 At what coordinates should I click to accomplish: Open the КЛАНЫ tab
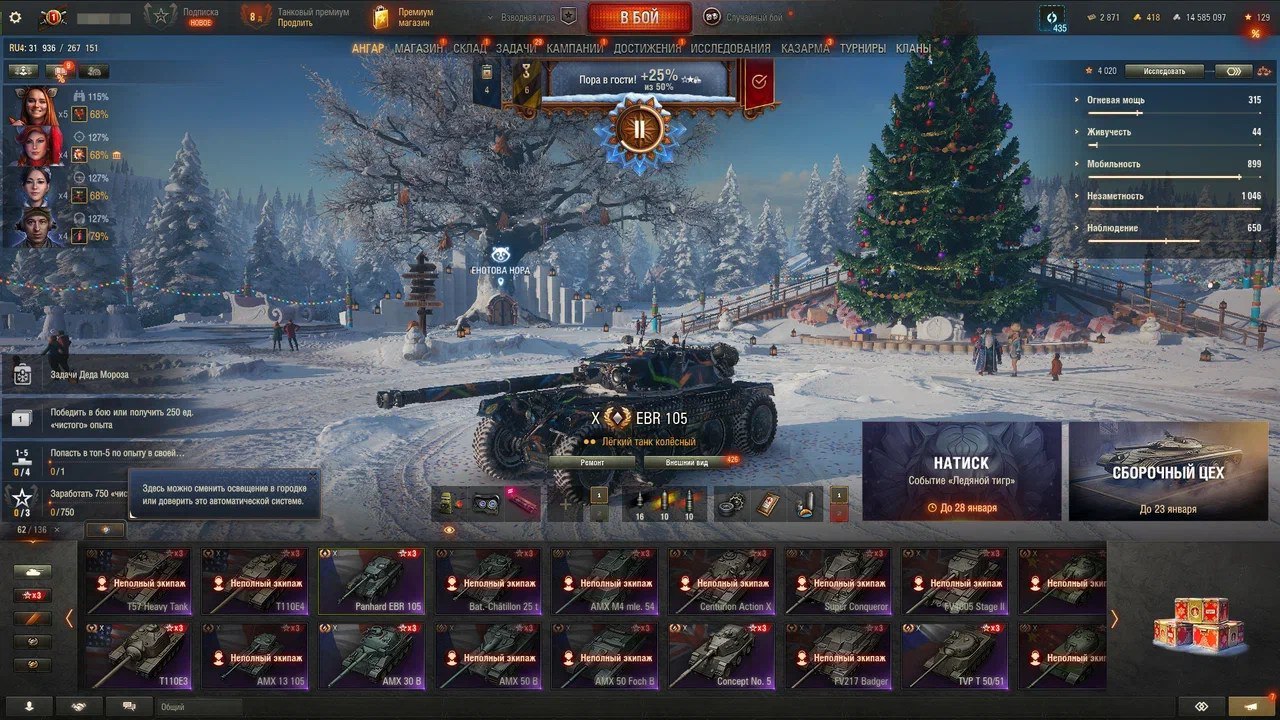913,48
